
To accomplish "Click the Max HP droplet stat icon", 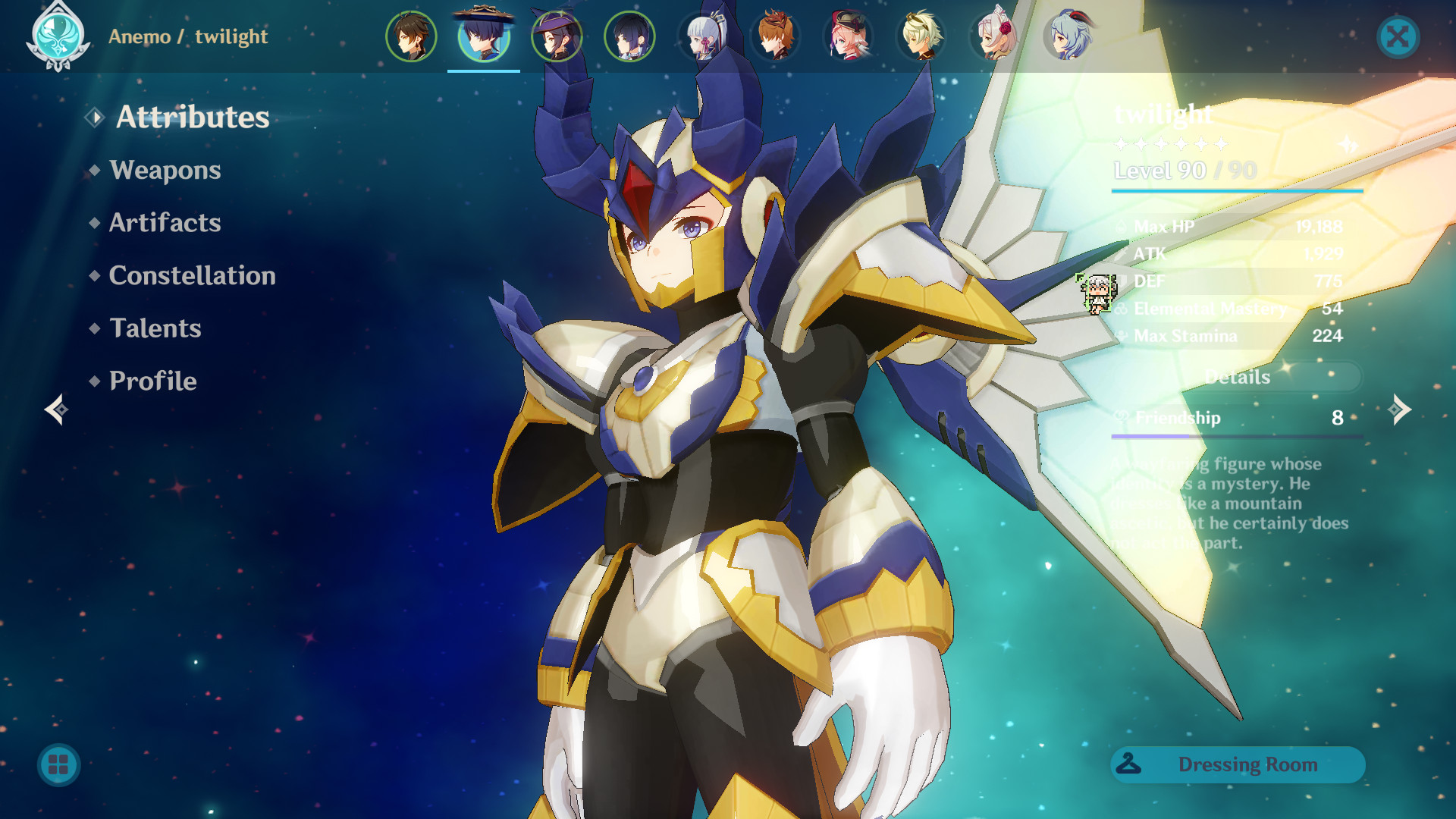I will tap(1120, 226).
